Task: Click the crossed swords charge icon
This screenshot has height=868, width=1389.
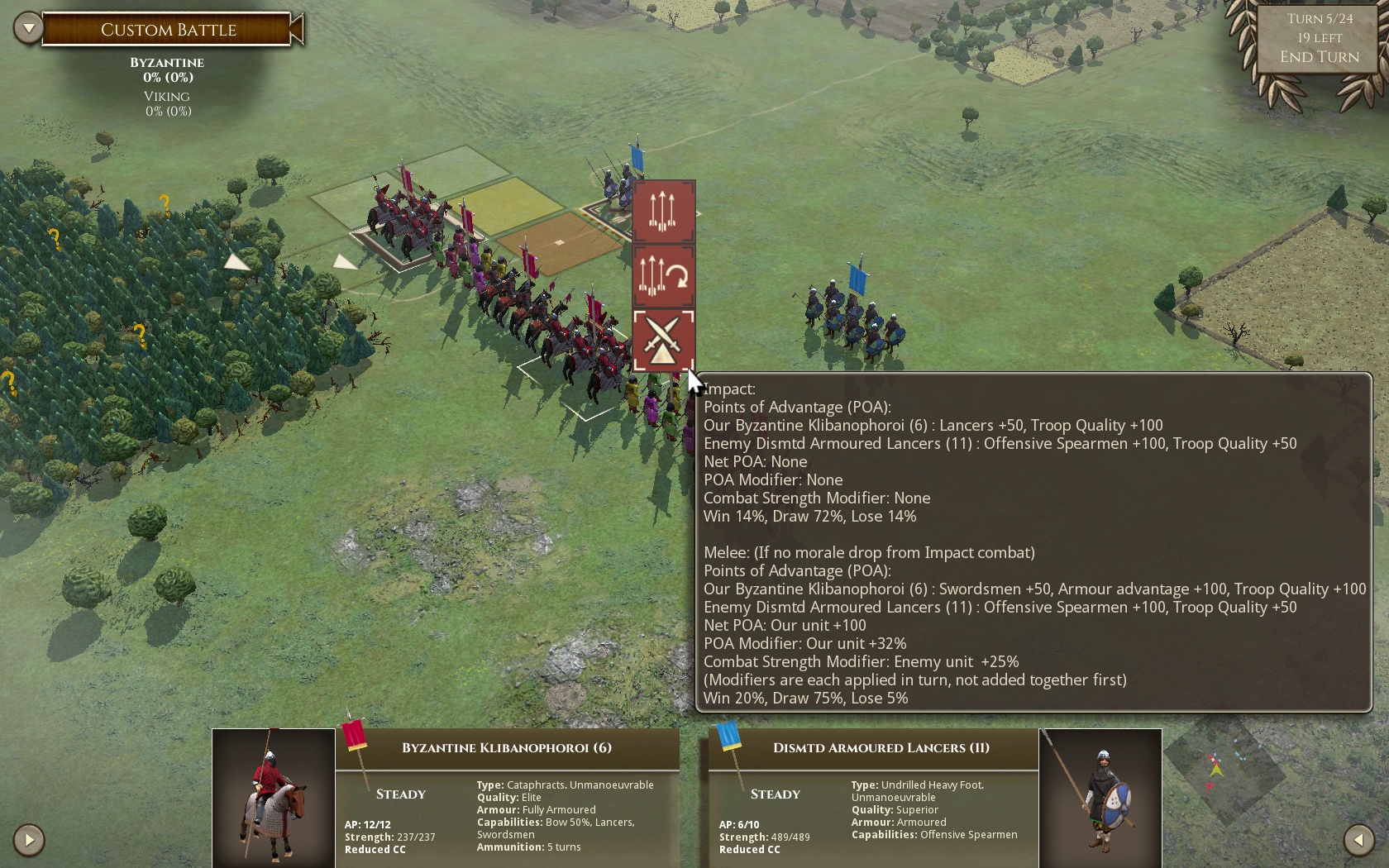Action: [665, 341]
